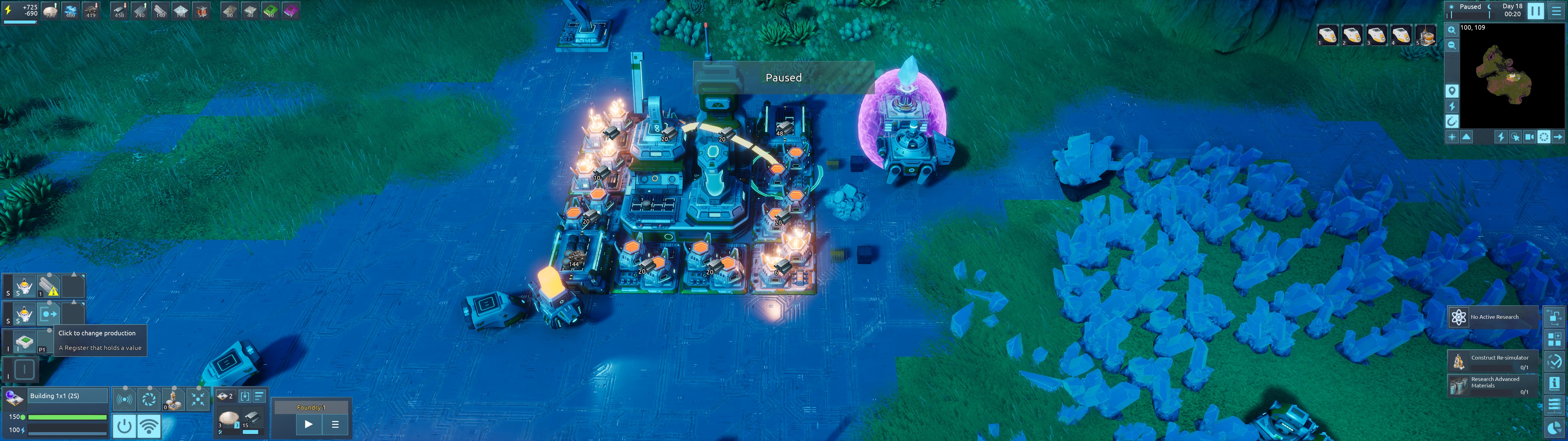Open the hamburger main menu
Screen dimensions: 1568x441
[1556, 10]
